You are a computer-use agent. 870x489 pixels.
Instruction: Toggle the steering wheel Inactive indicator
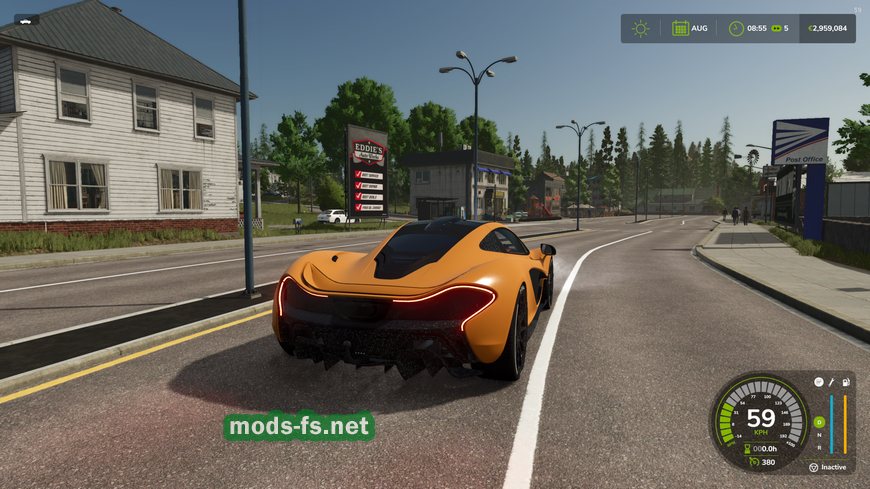click(814, 467)
